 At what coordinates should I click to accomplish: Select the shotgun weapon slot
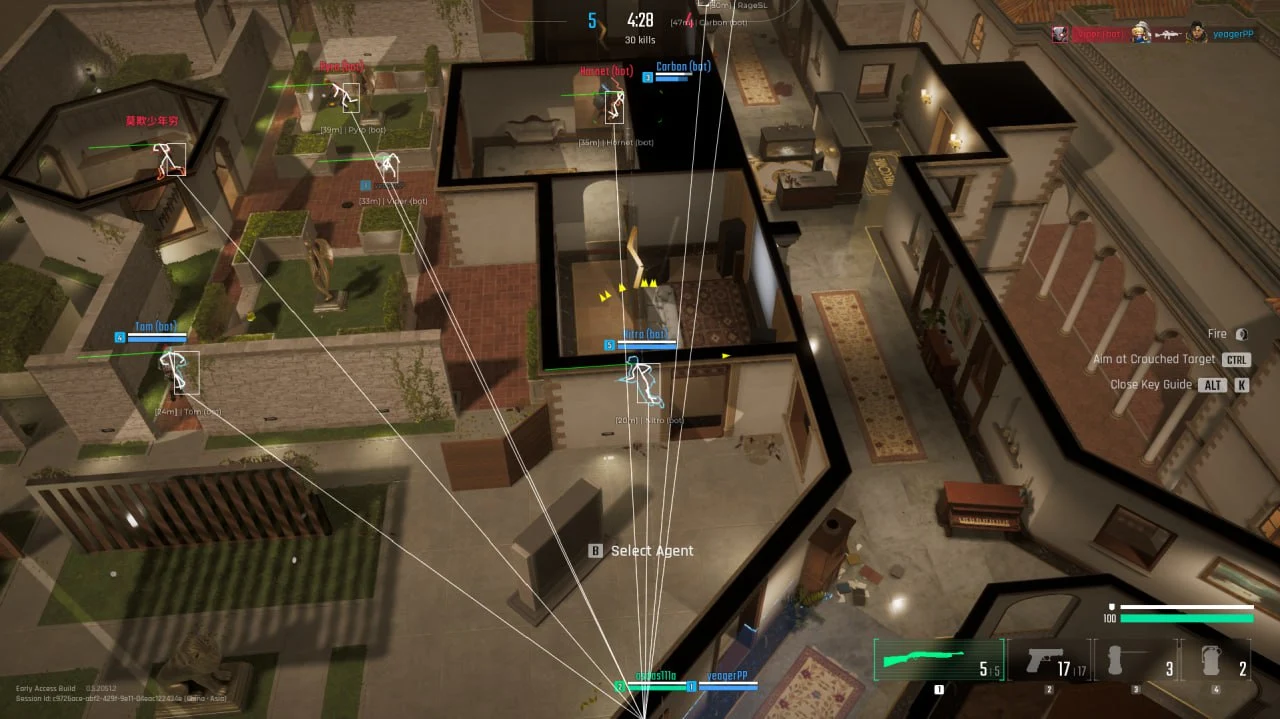point(938,660)
